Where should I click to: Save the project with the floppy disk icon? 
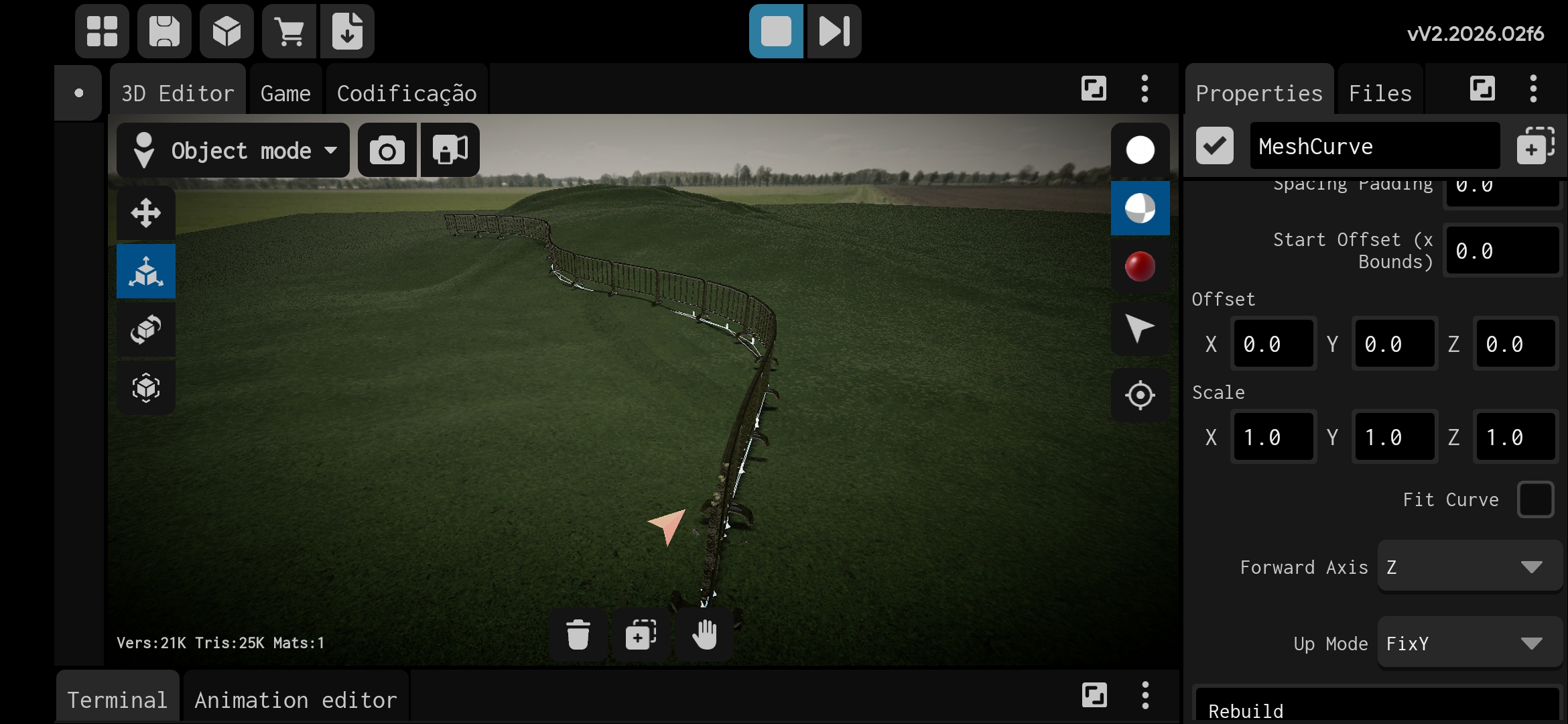pyautogui.click(x=164, y=31)
